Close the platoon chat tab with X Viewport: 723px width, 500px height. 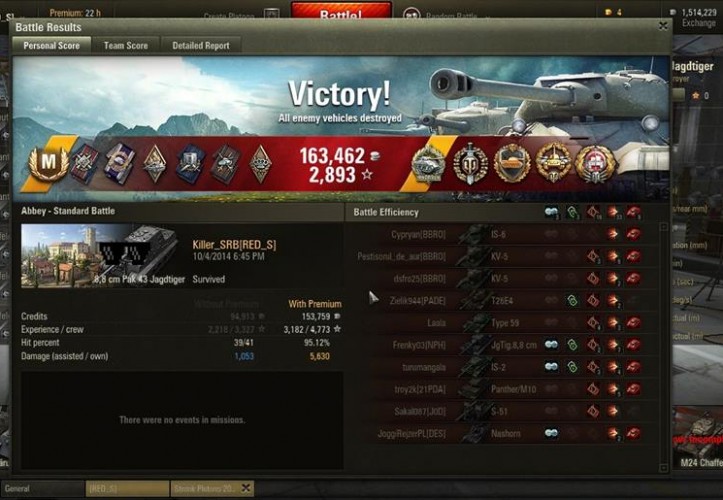pyautogui.click(x=244, y=488)
